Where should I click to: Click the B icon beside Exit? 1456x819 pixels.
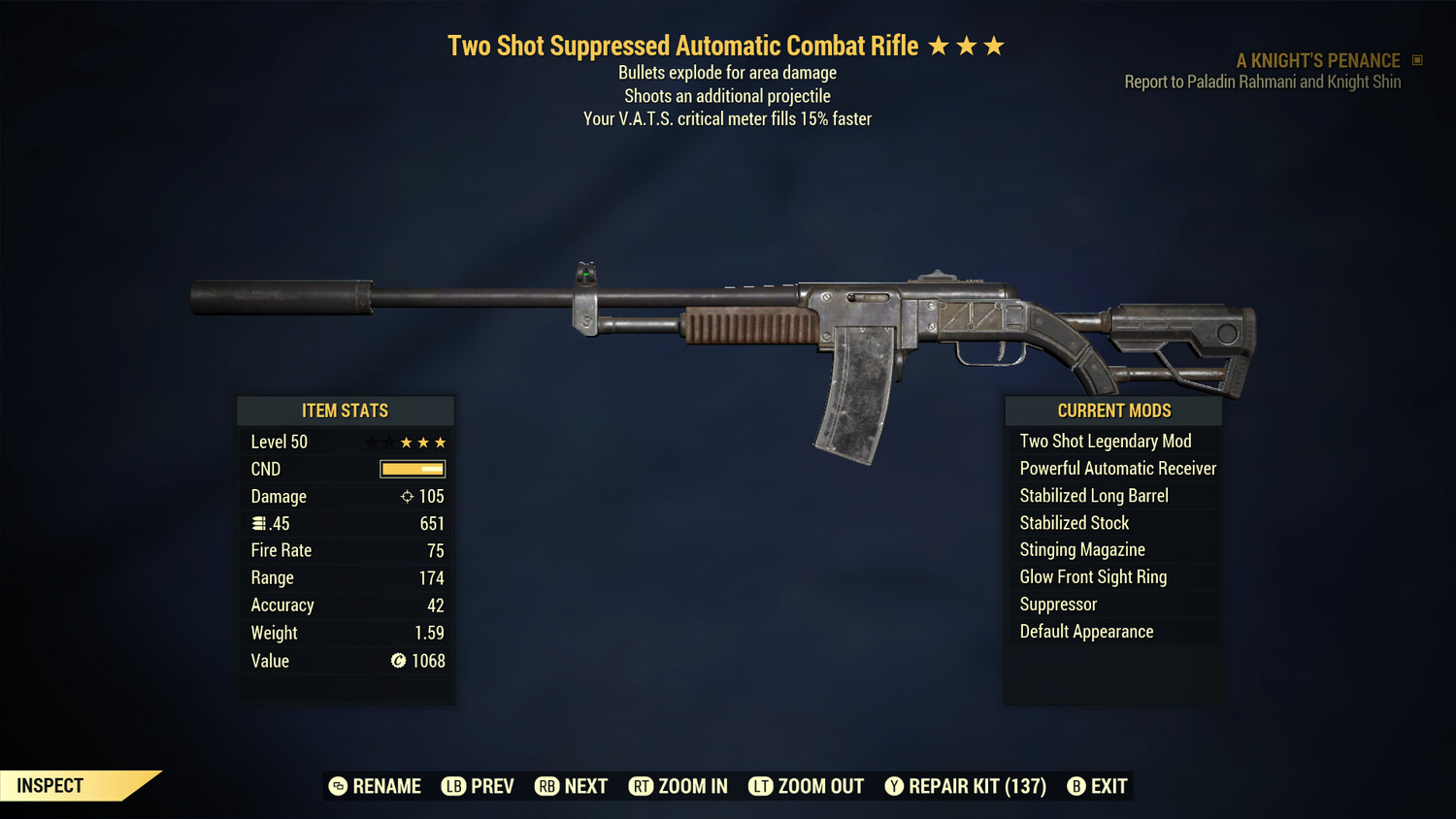click(1077, 786)
